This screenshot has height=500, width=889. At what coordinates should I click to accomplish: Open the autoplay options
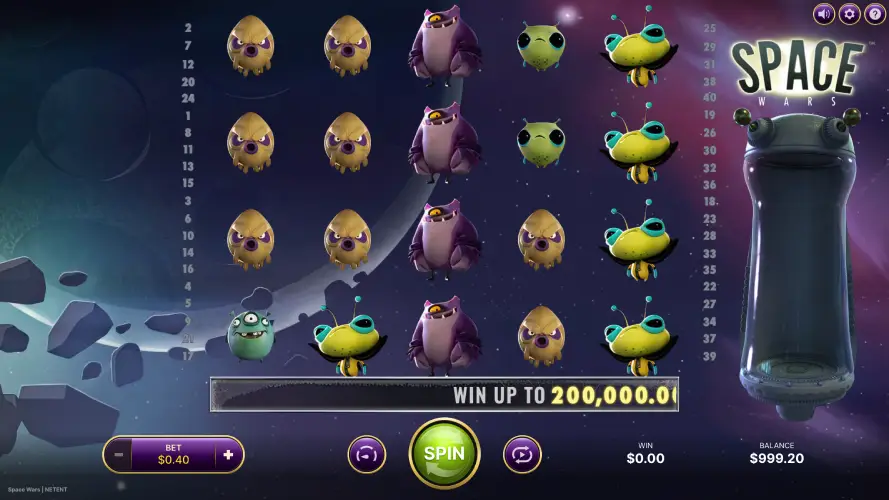tap(522, 454)
